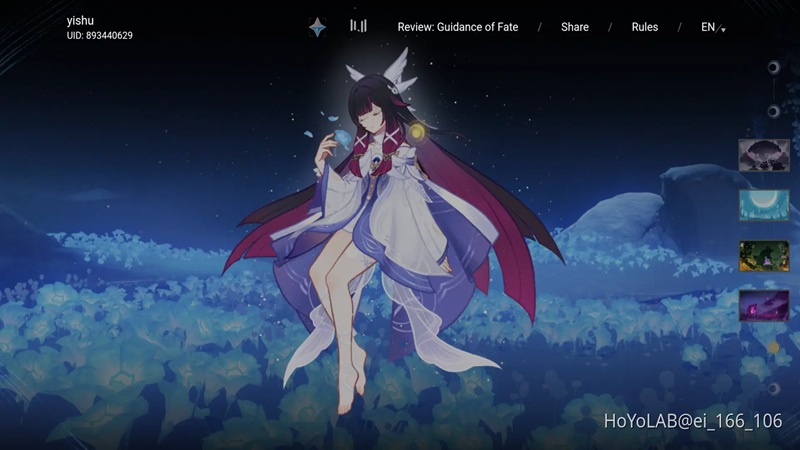800x450 pixels.
Task: Click the Share button
Action: [x=575, y=27]
